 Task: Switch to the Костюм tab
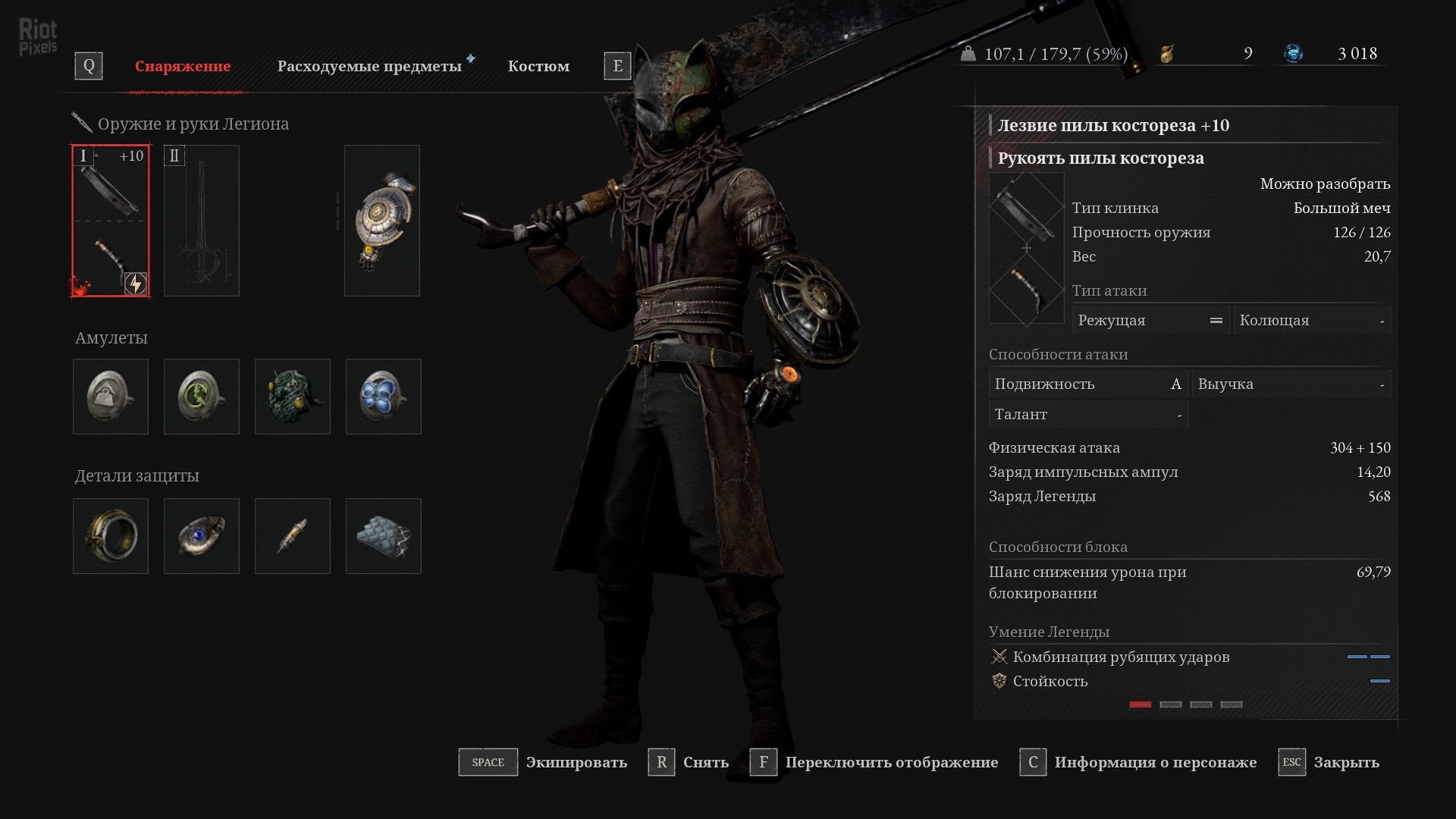[538, 67]
